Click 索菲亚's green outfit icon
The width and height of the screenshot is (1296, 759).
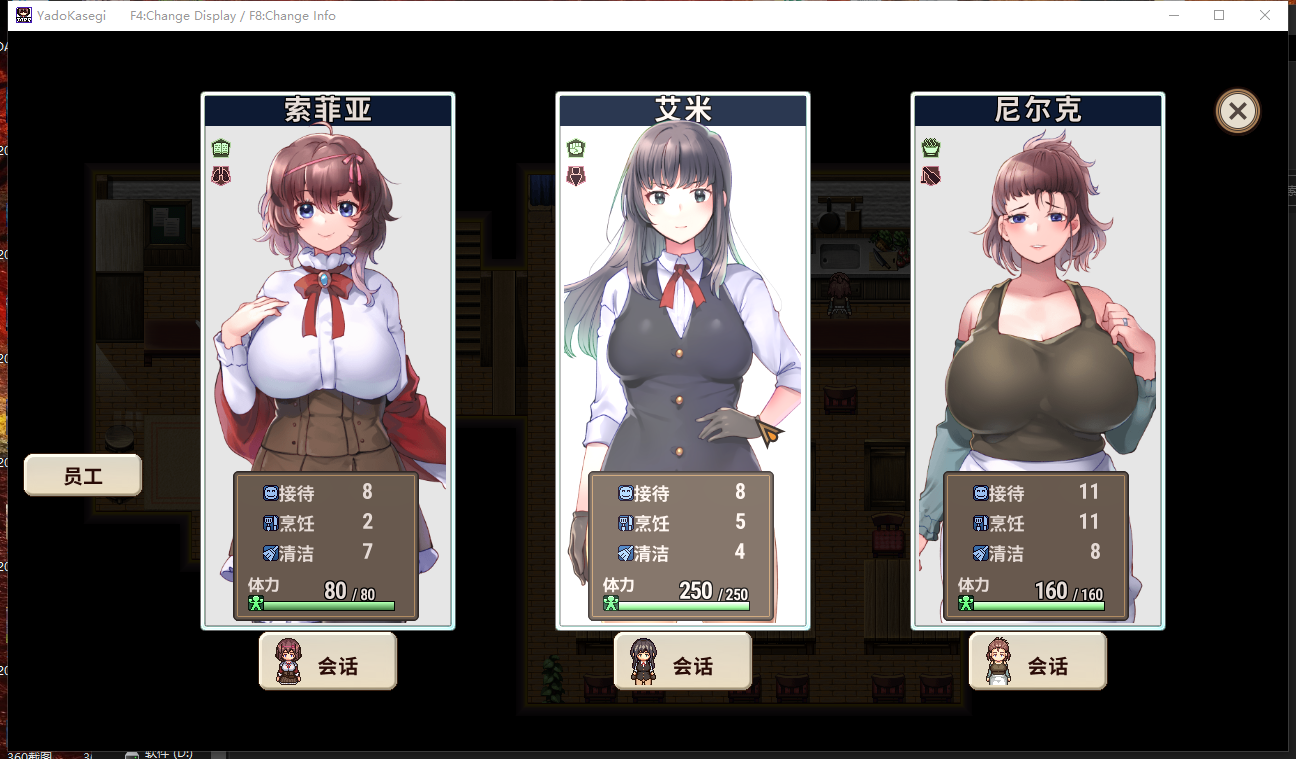pos(221,149)
